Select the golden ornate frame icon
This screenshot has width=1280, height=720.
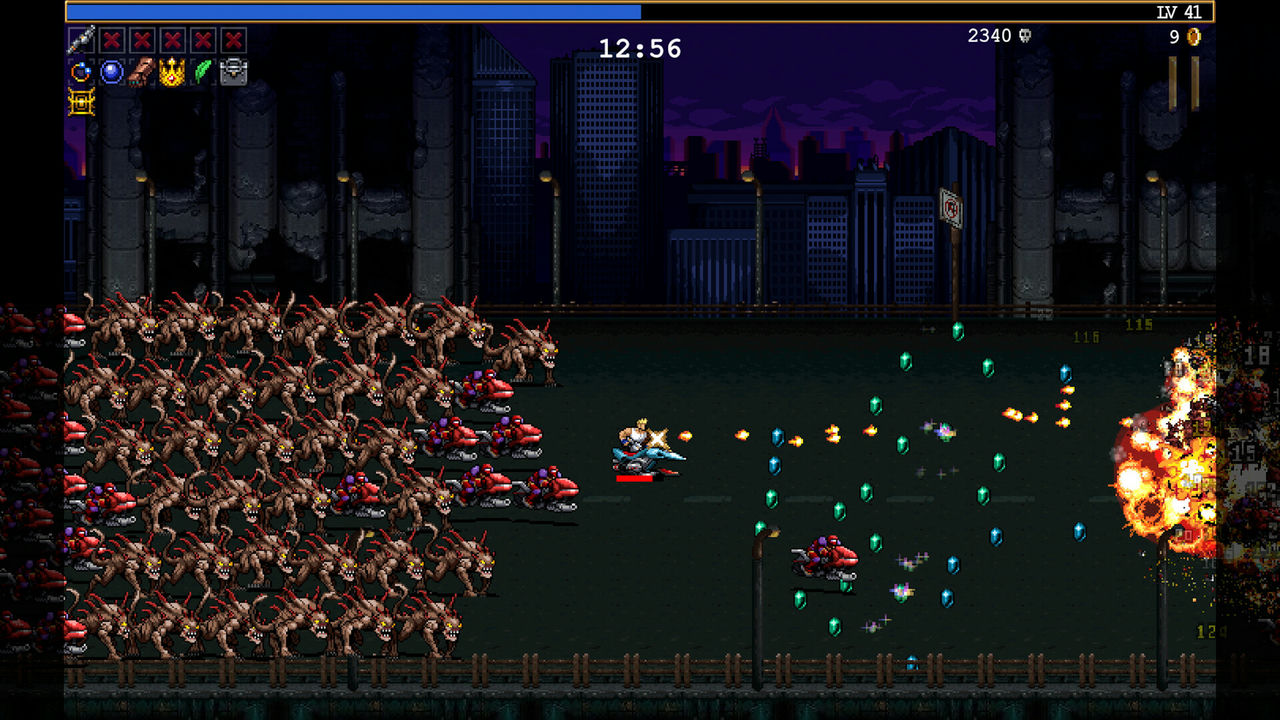(x=81, y=102)
